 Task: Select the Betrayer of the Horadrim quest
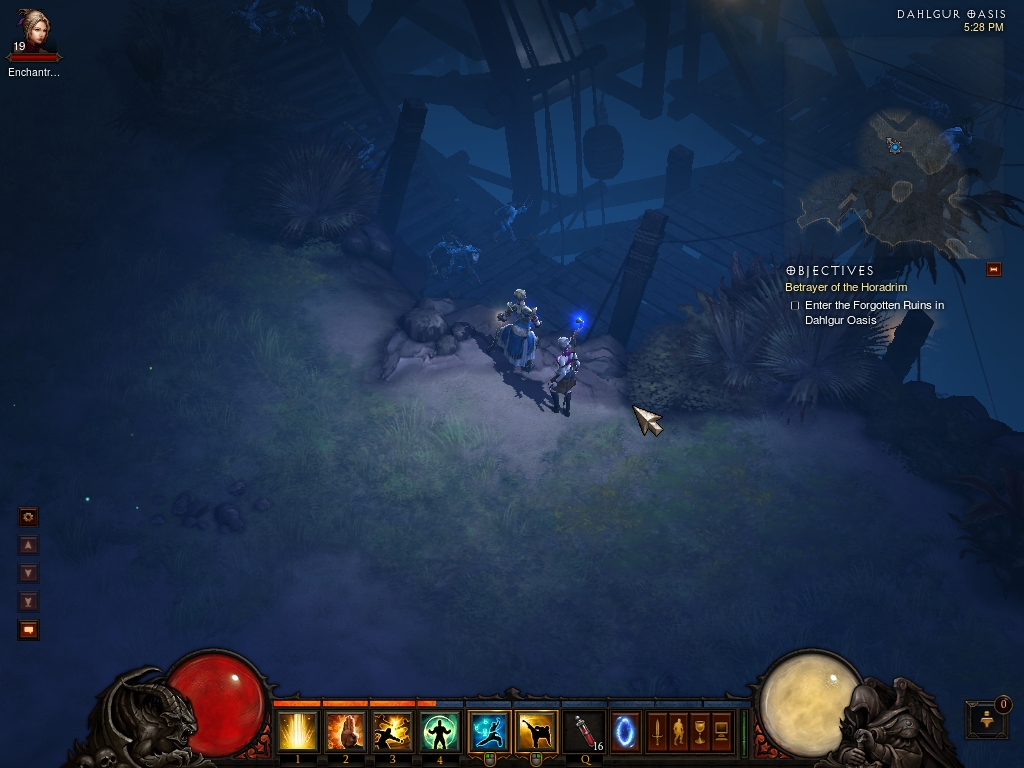pos(846,288)
